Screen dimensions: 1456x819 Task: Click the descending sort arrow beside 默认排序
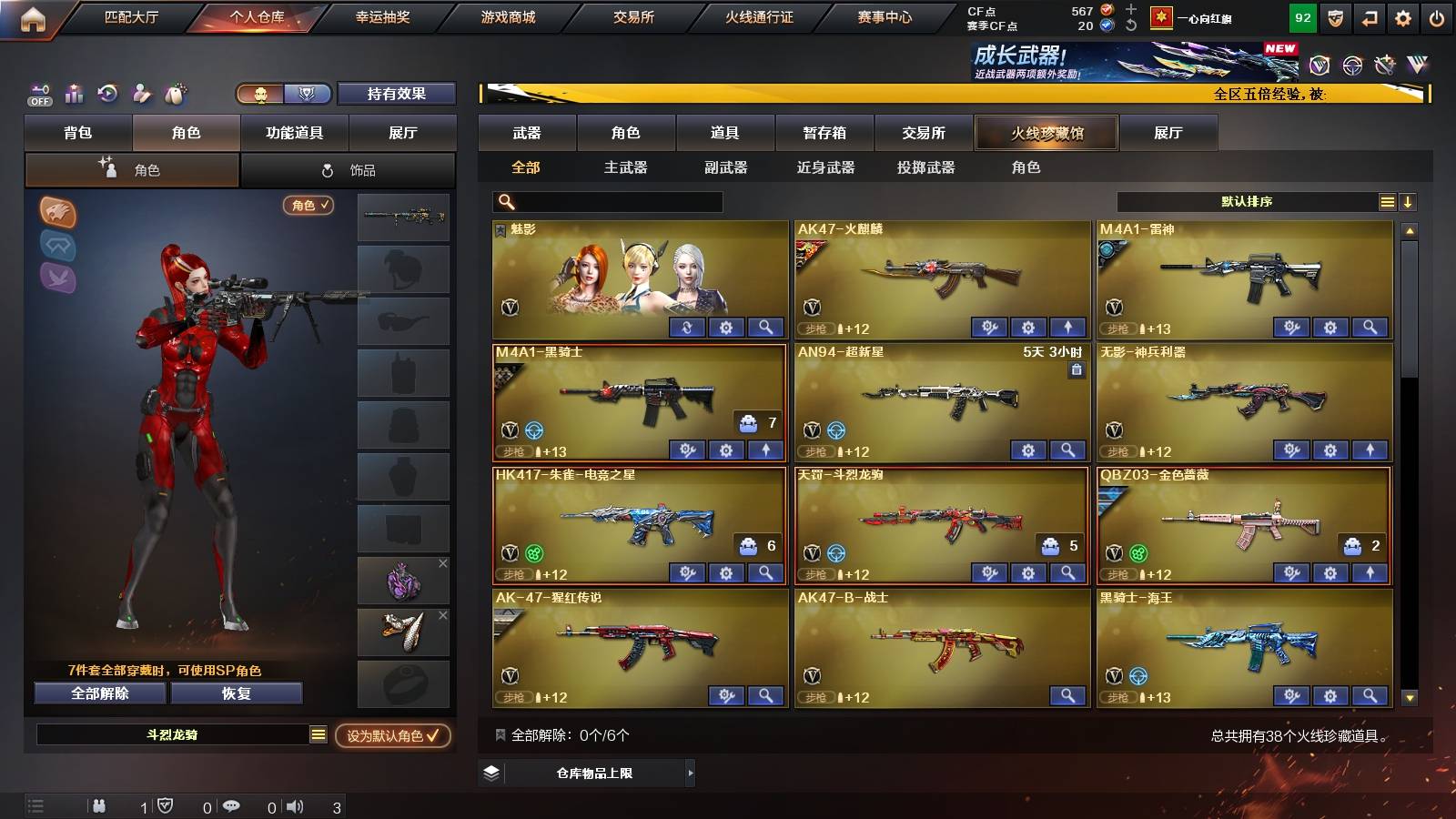[1409, 201]
